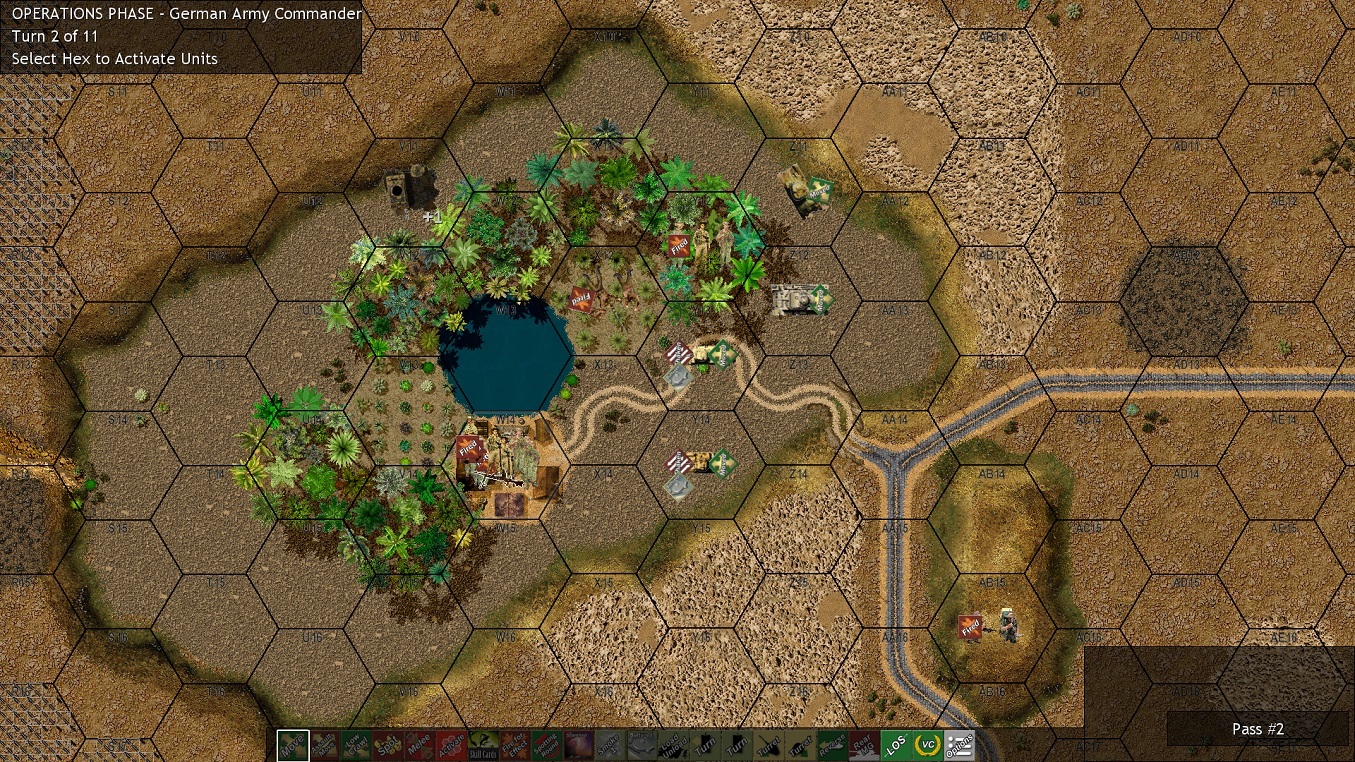The height and width of the screenshot is (762, 1355).
Task: Choose the Fire for Effect action
Action: (515, 746)
